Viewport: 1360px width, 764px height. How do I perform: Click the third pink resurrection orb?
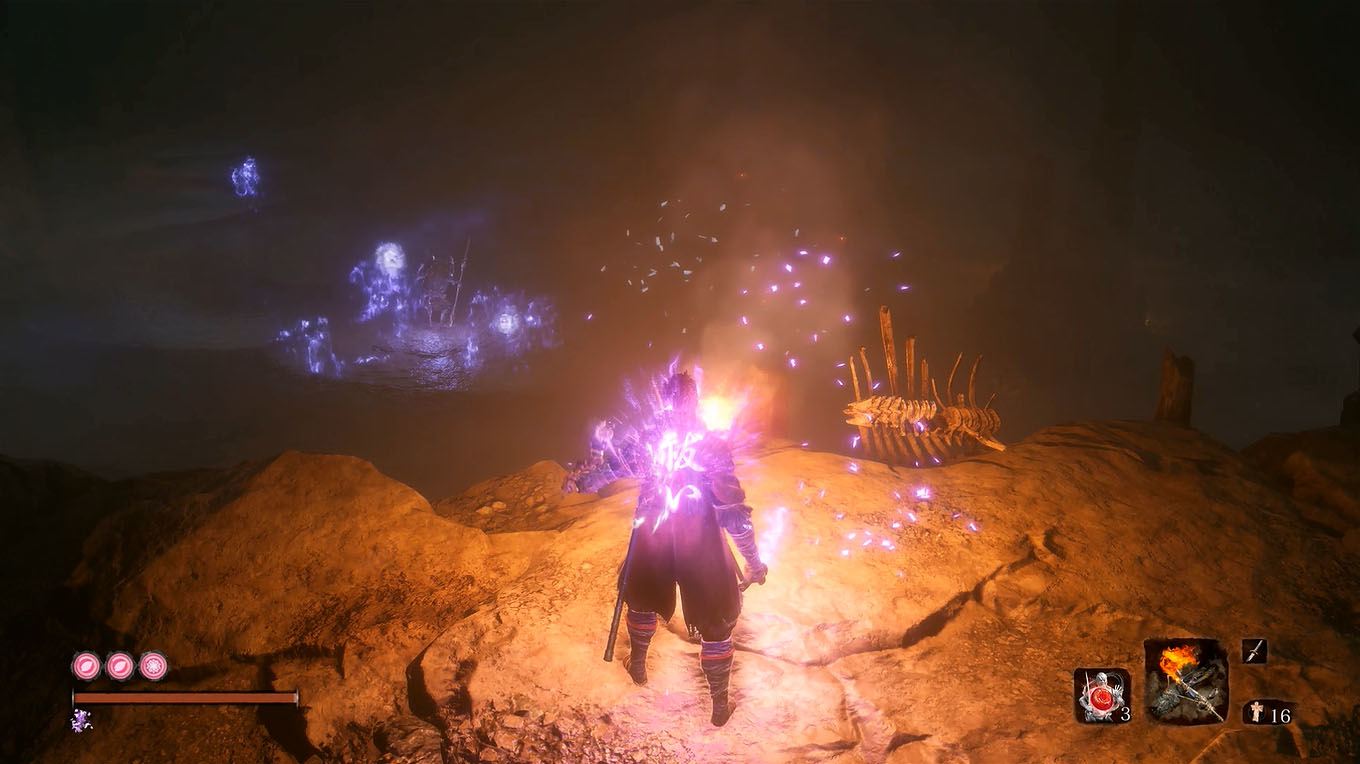[152, 666]
